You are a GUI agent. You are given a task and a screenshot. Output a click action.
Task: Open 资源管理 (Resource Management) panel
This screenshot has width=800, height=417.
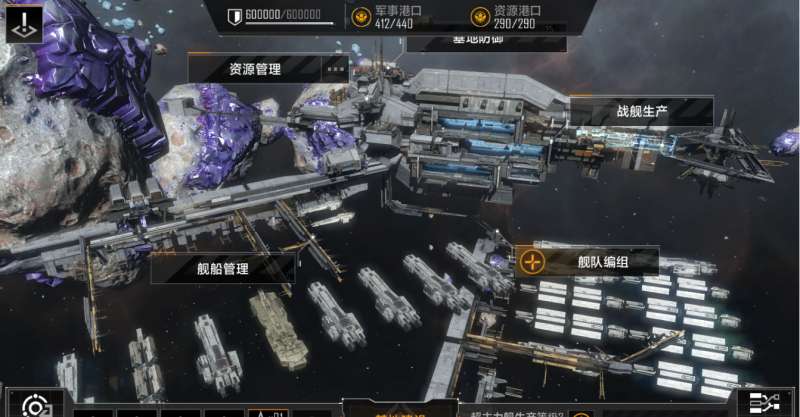coord(254,69)
